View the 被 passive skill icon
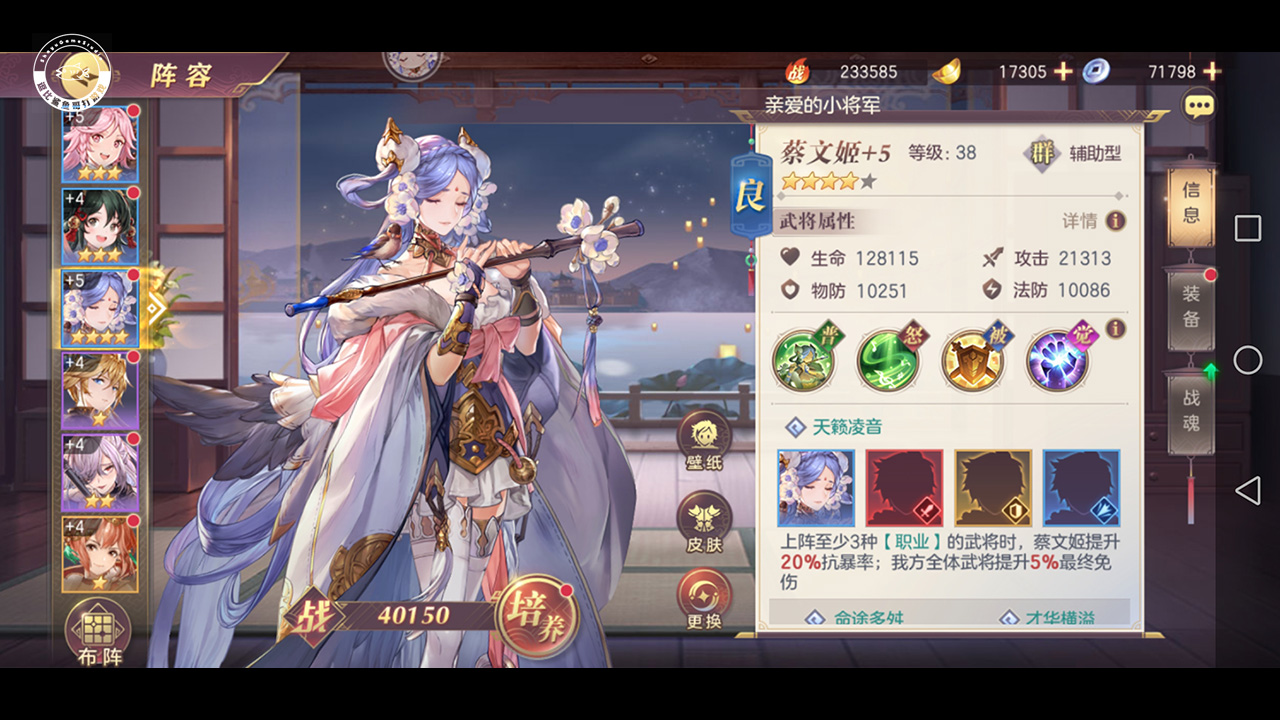The image size is (1280, 720). [972, 359]
